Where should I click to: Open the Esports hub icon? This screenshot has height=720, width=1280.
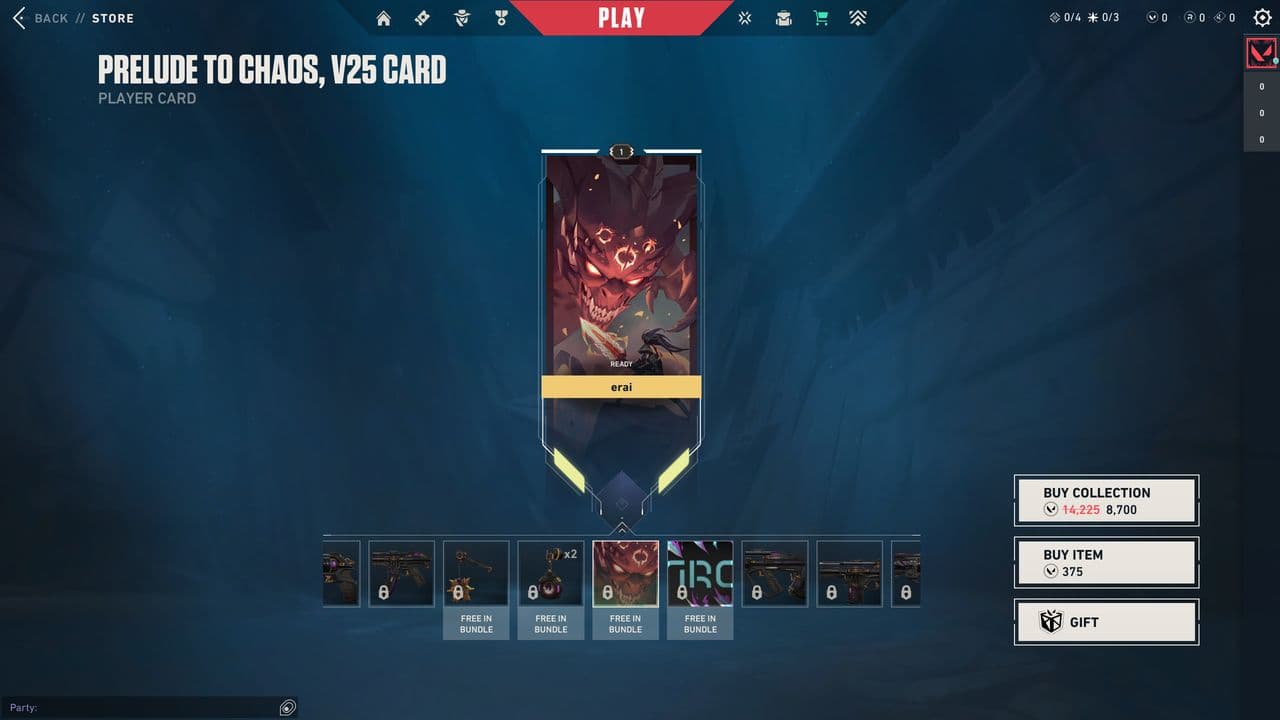click(744, 17)
